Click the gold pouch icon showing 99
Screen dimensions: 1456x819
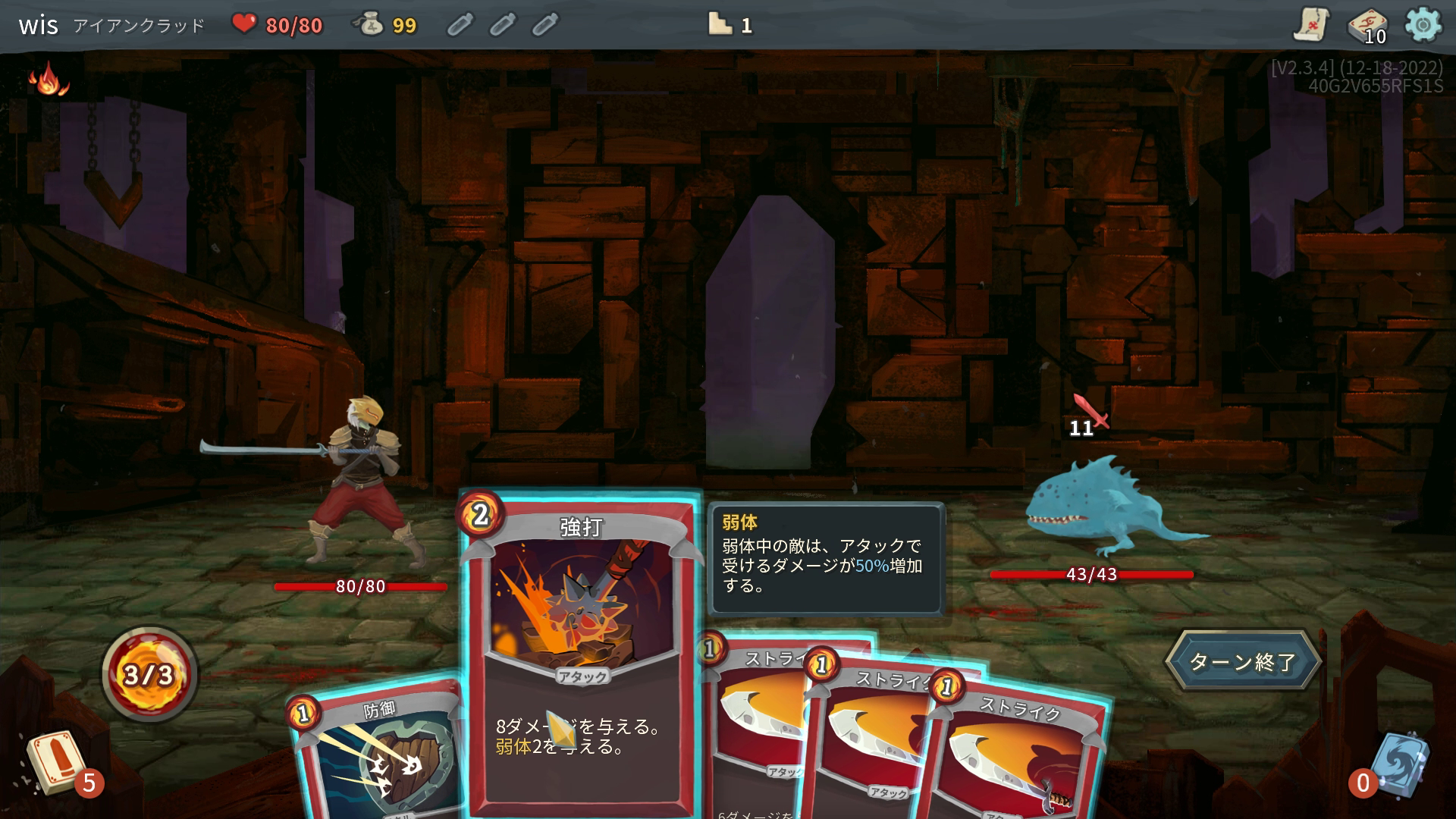click(x=371, y=24)
